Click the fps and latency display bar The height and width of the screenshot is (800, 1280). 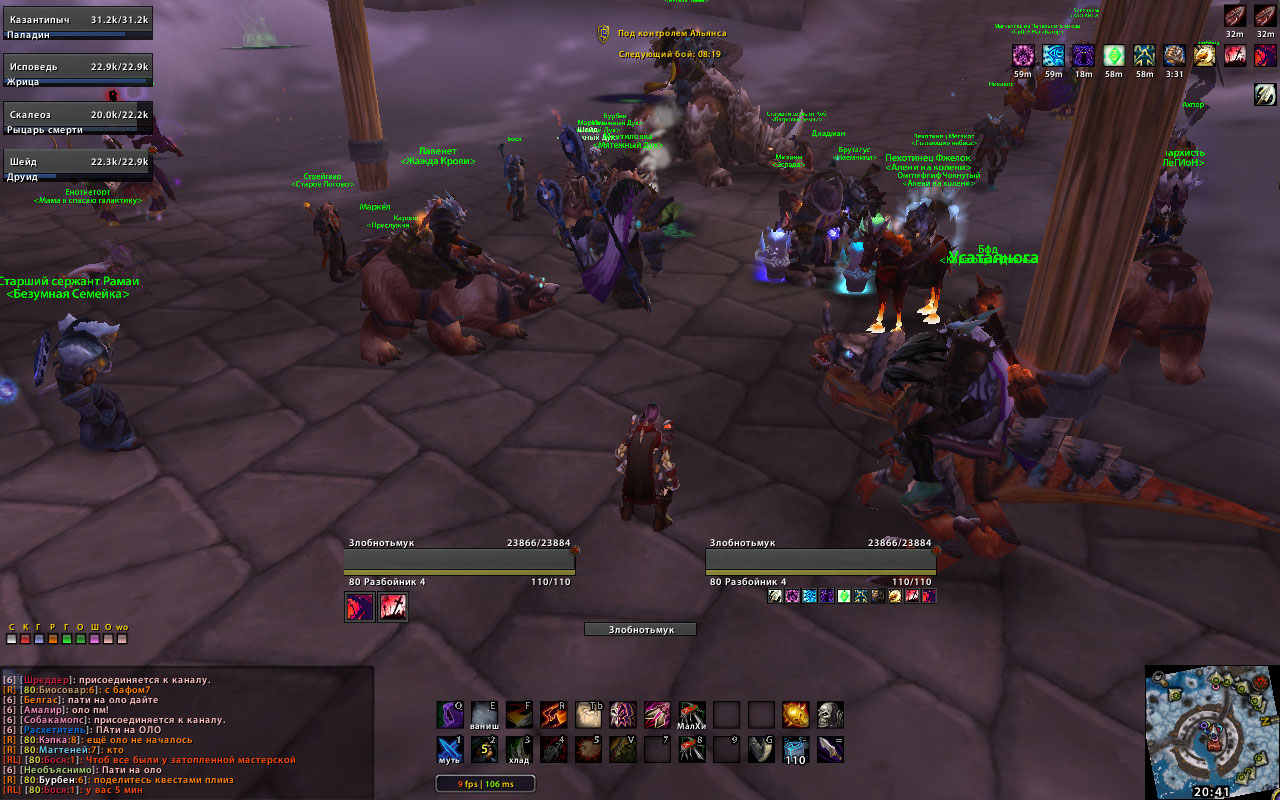(485, 784)
